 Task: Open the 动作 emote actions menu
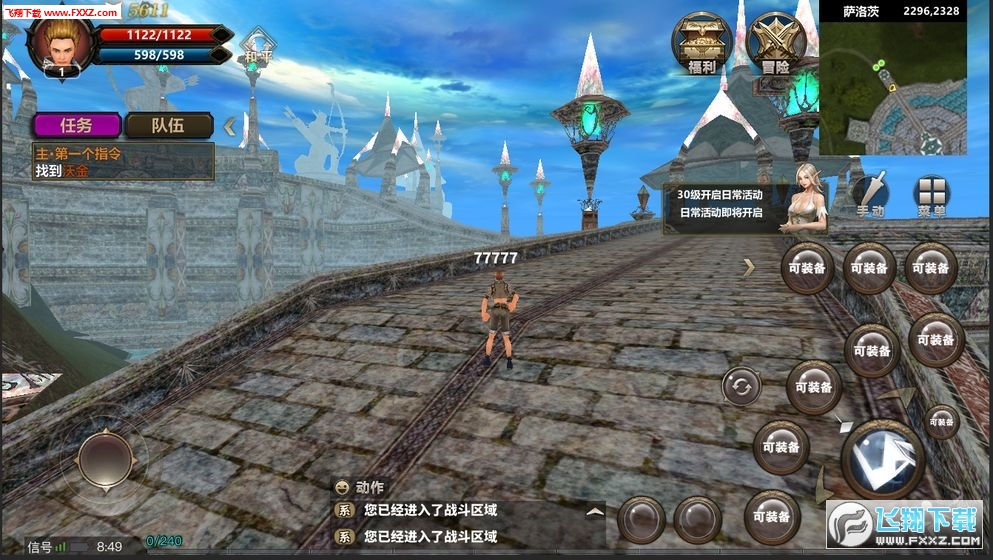360,488
